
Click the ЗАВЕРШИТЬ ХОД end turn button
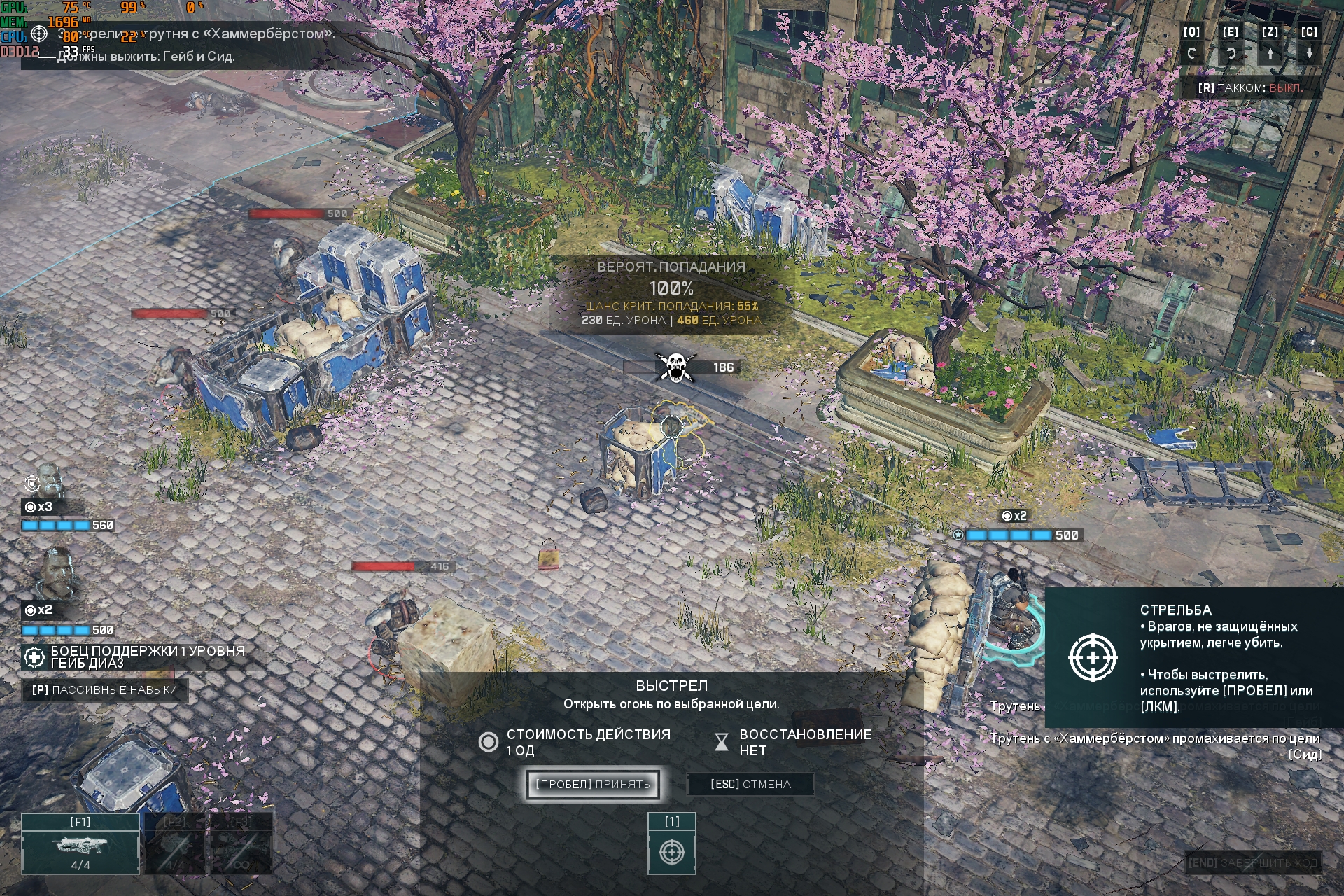coord(1252,862)
